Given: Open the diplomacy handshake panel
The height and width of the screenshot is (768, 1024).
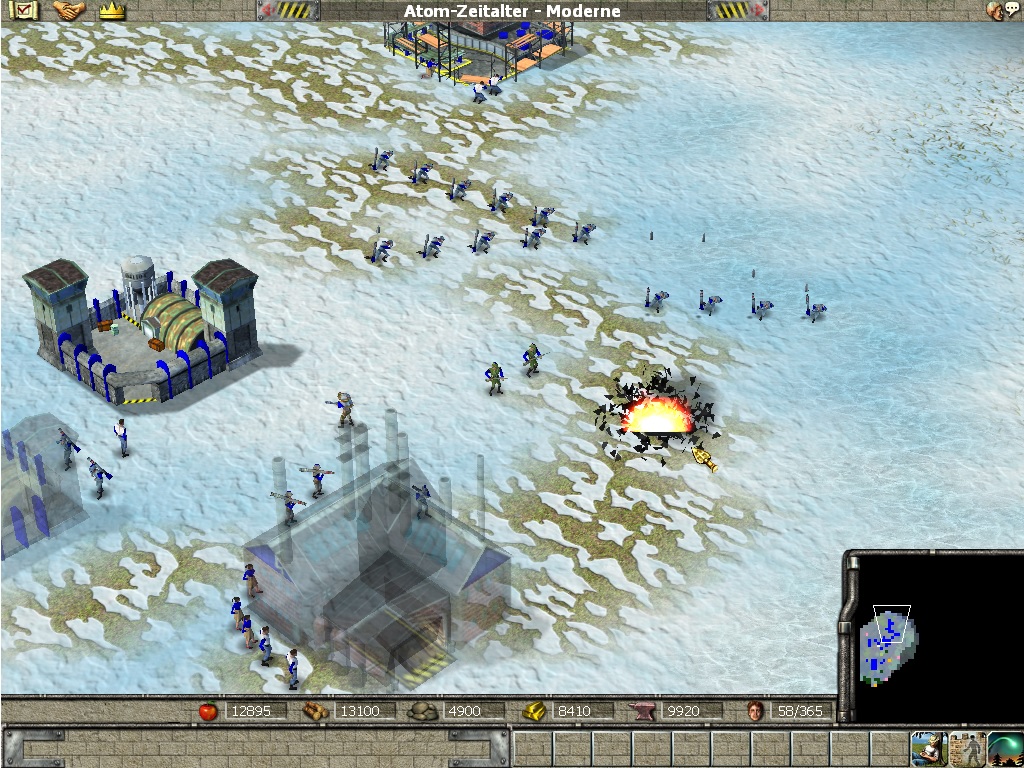Looking at the screenshot, I should [x=68, y=11].
